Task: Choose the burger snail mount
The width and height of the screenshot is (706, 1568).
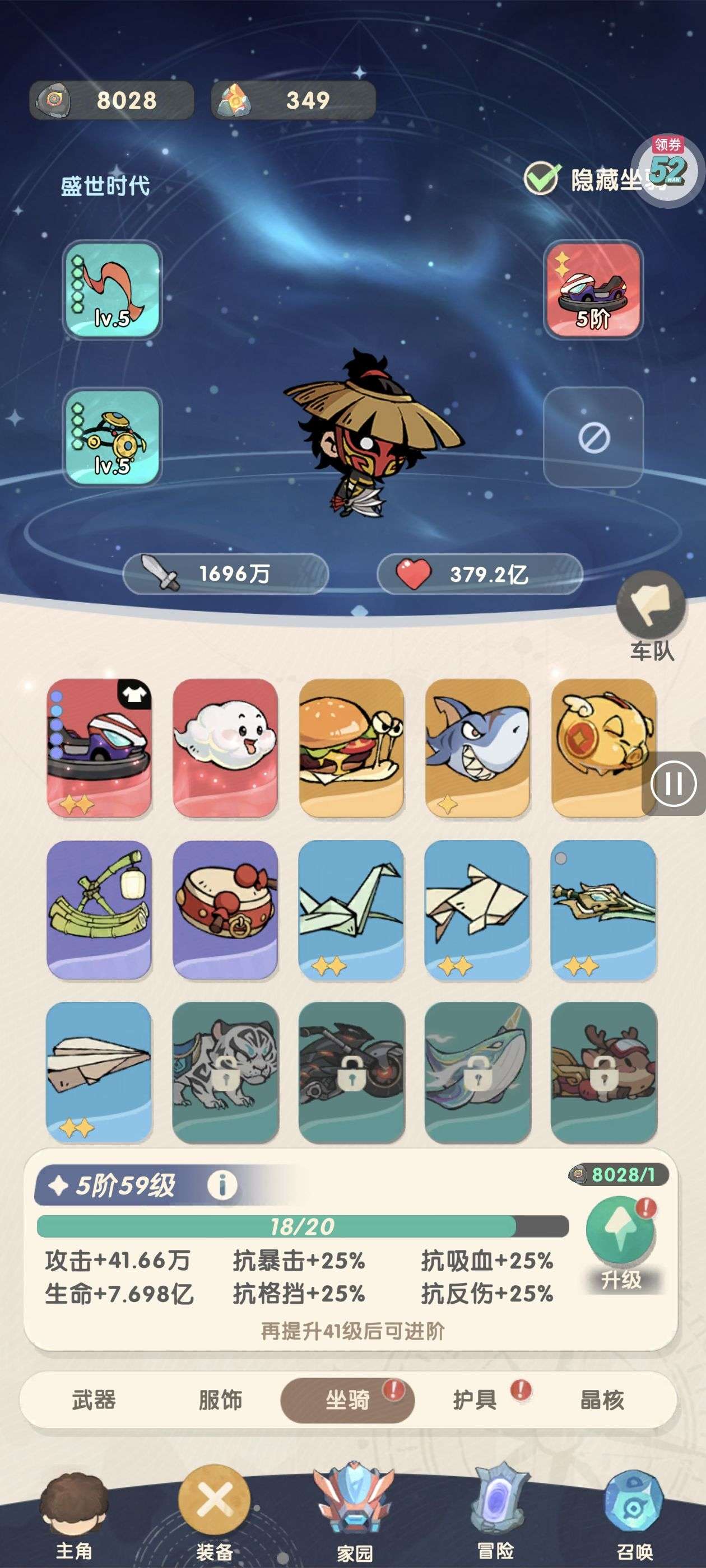Action: [351, 748]
